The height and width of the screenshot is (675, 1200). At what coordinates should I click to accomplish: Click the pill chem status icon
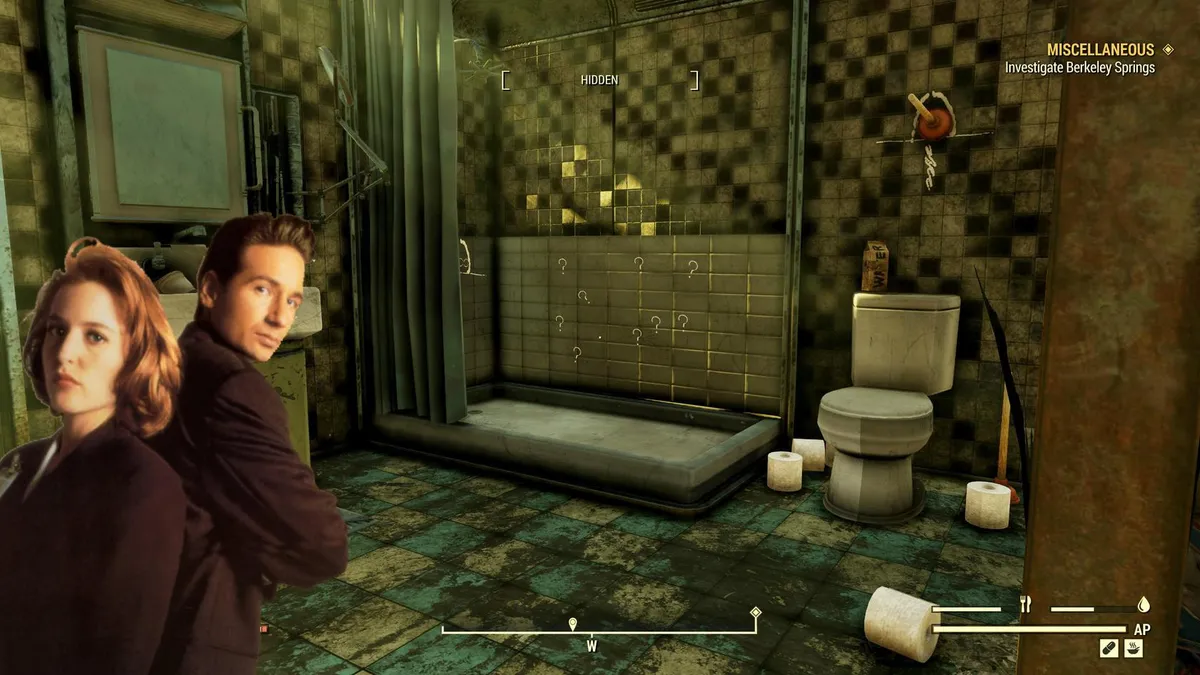(x=1108, y=648)
